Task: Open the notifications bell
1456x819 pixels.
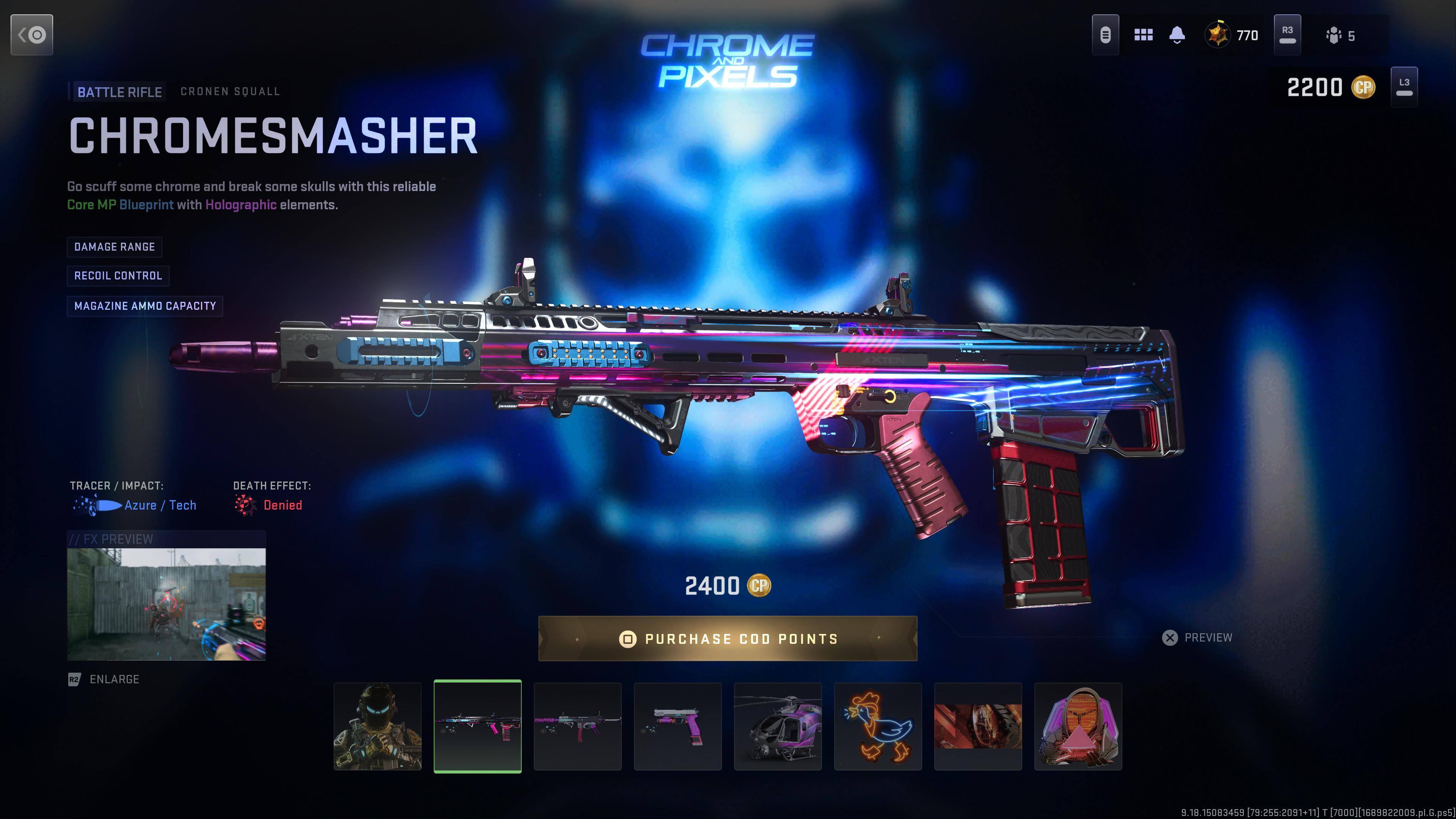Action: 1177,35
